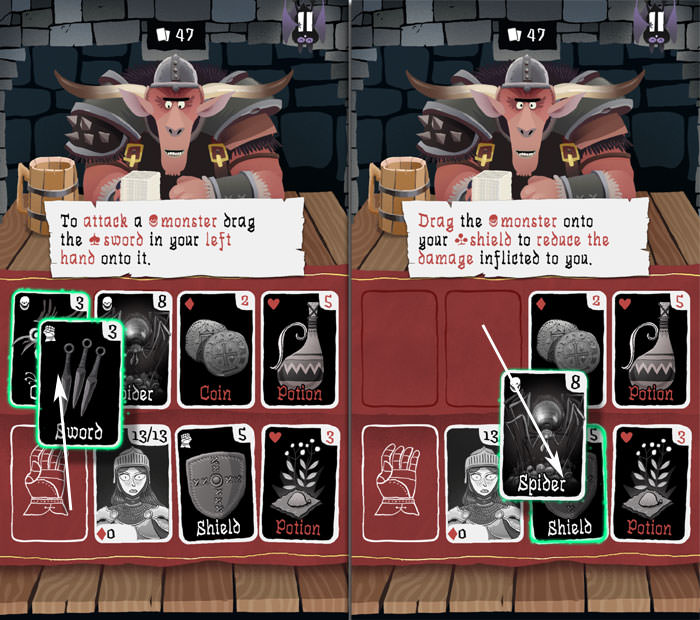Viewport: 700px width, 620px height.
Task: Pause the game in the left panel
Action: click(x=303, y=24)
